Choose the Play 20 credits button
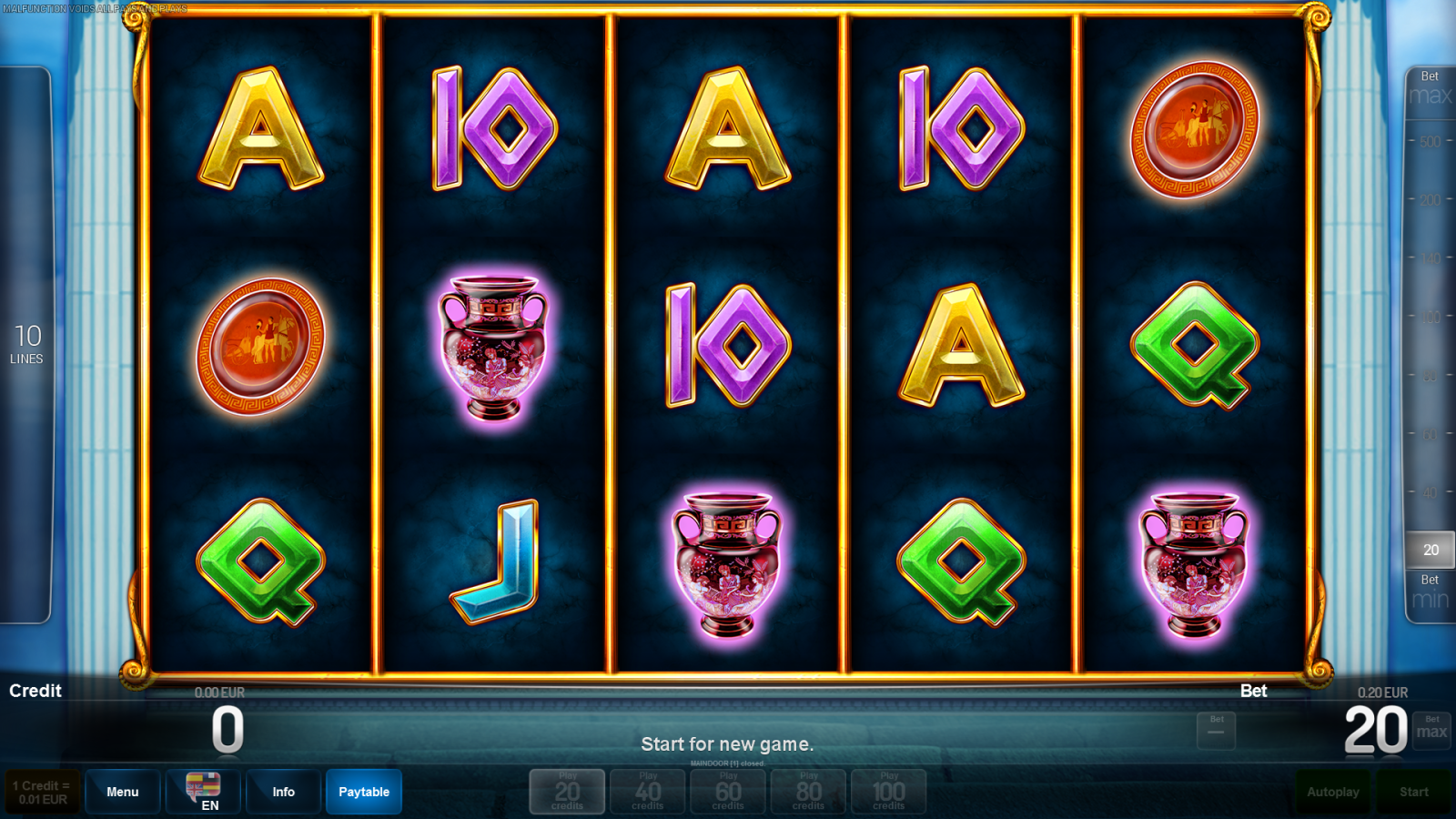This screenshot has height=819, width=1456. pyautogui.click(x=567, y=792)
